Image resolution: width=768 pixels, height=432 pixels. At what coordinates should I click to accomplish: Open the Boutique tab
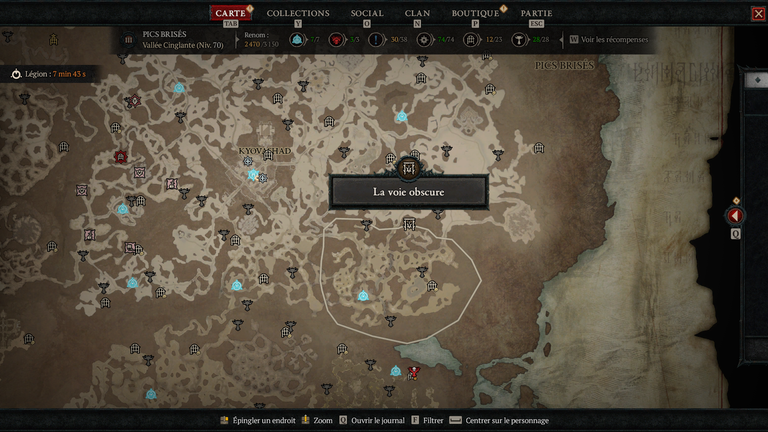[475, 13]
